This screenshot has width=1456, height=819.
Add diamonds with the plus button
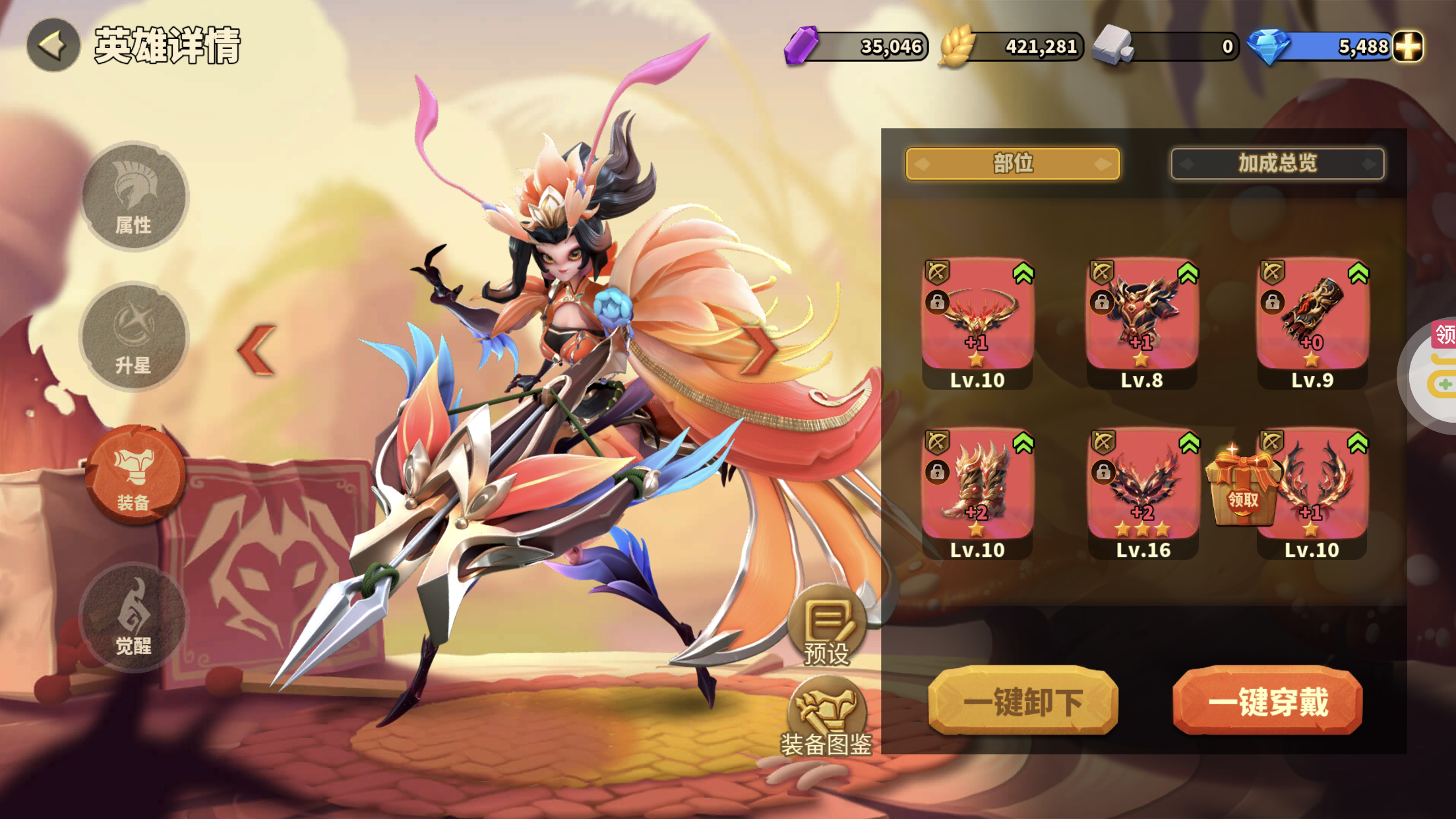click(x=1408, y=46)
